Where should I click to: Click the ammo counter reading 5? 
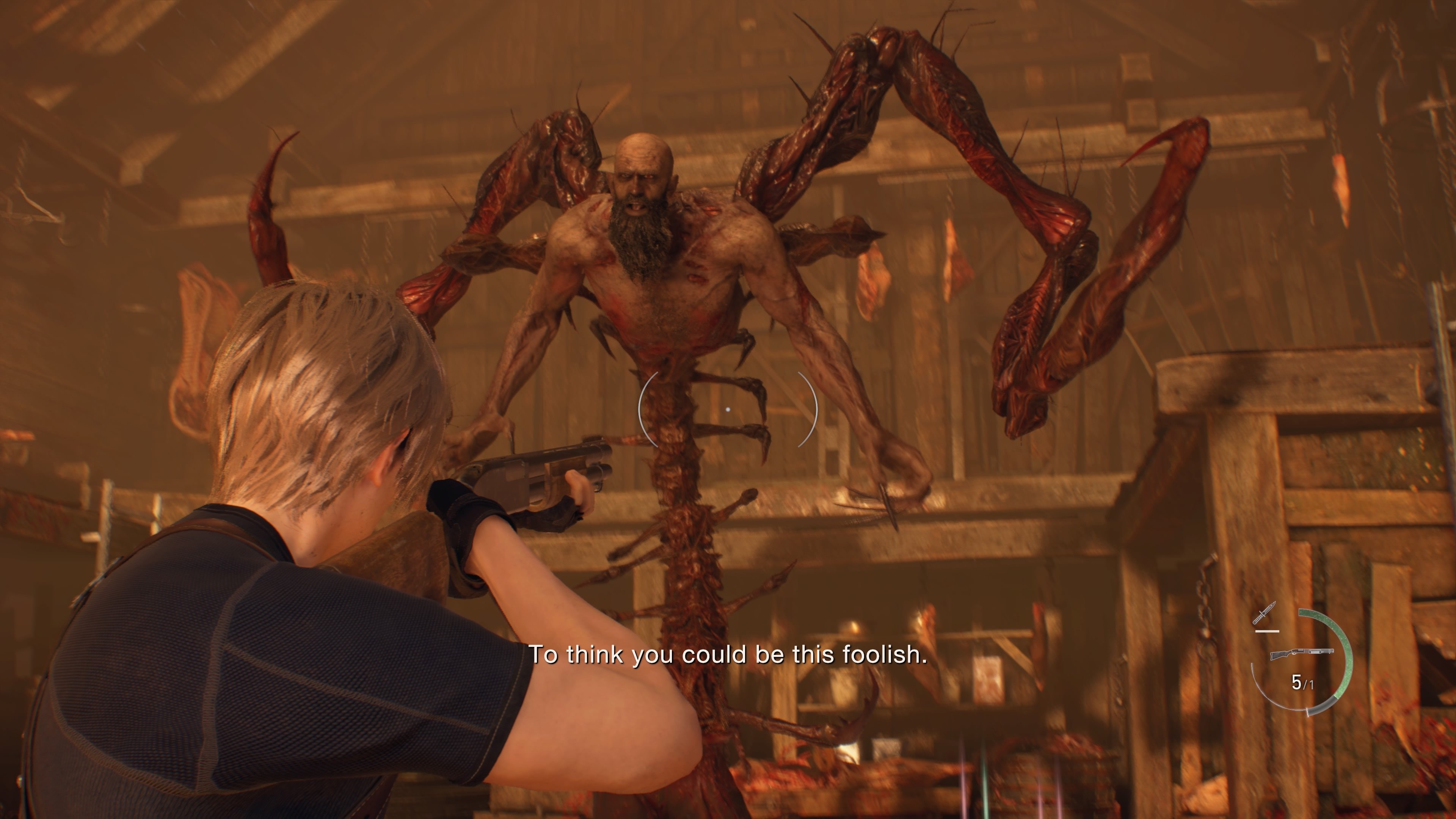point(1297,682)
